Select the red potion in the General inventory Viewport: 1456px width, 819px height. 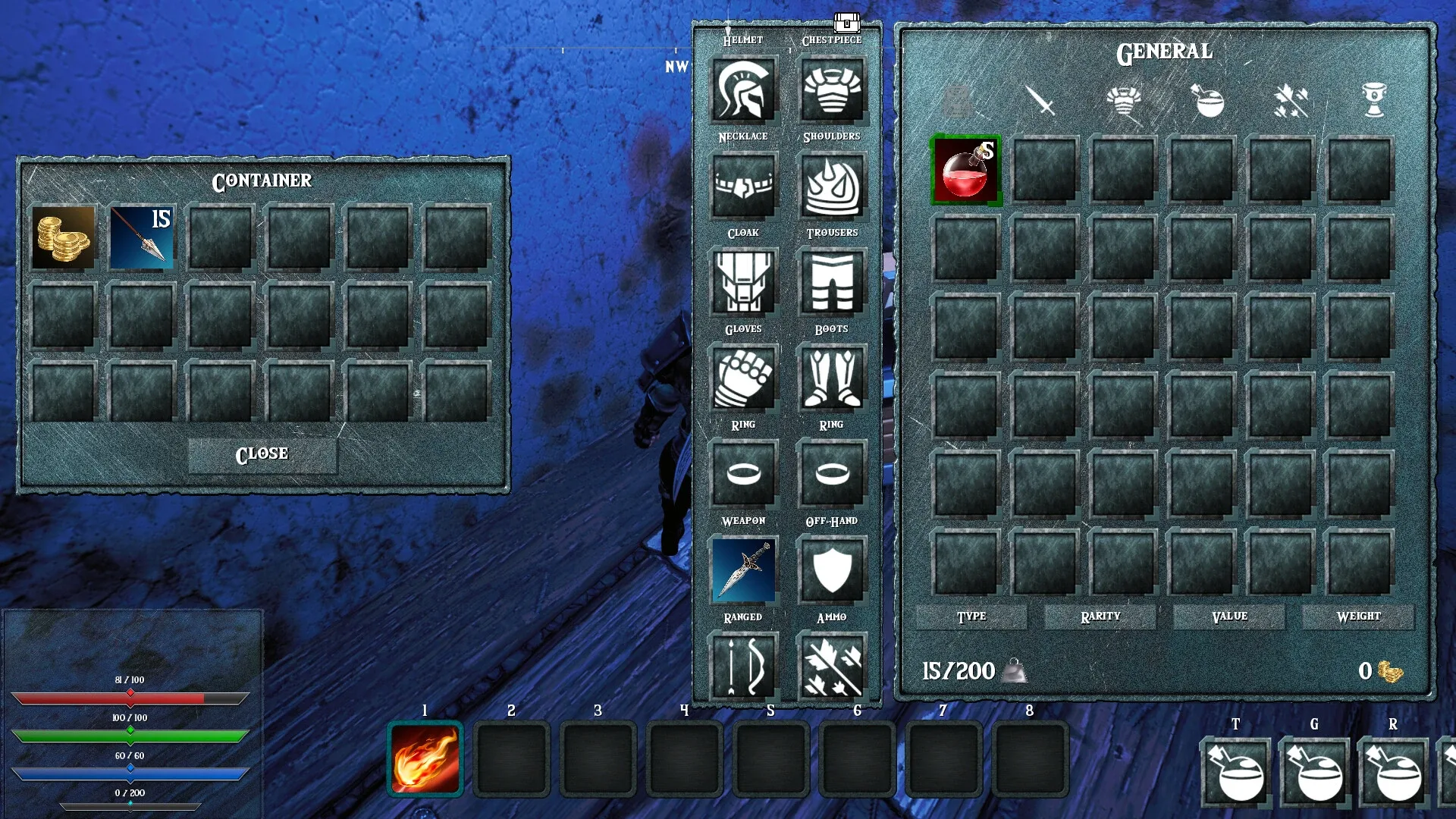[966, 171]
